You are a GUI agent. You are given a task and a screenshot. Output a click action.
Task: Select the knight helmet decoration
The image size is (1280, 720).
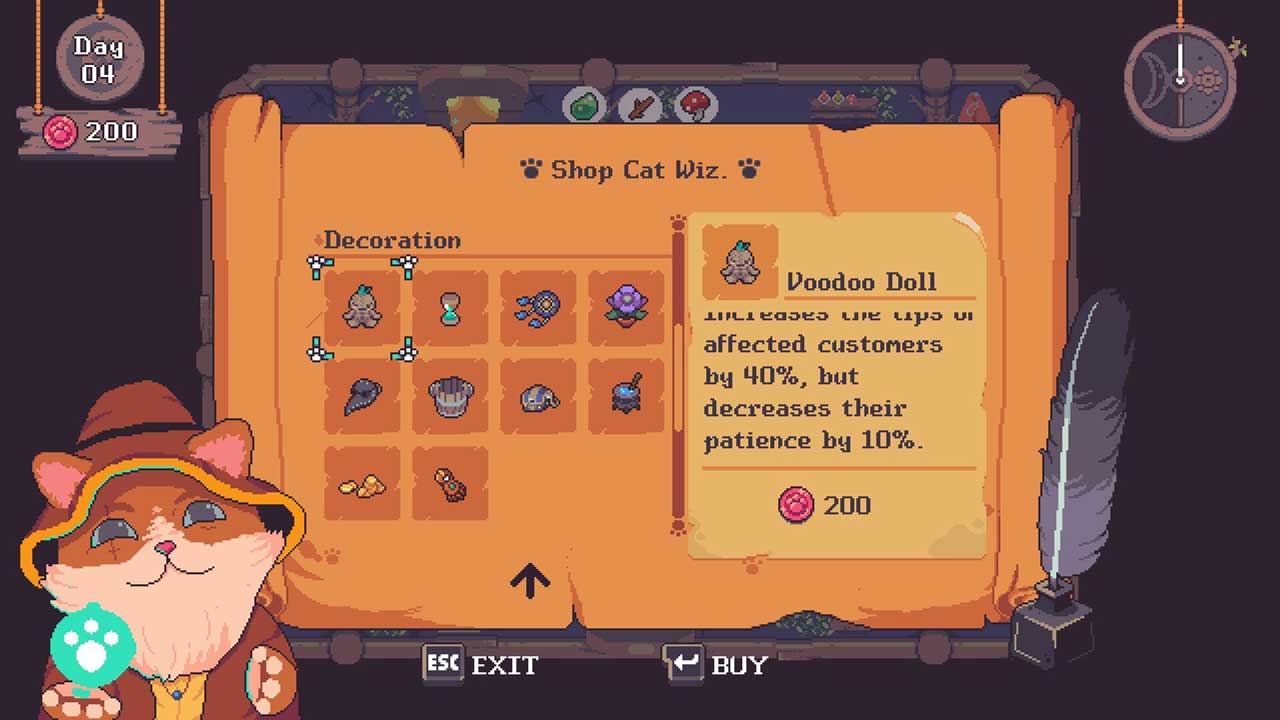(x=538, y=396)
